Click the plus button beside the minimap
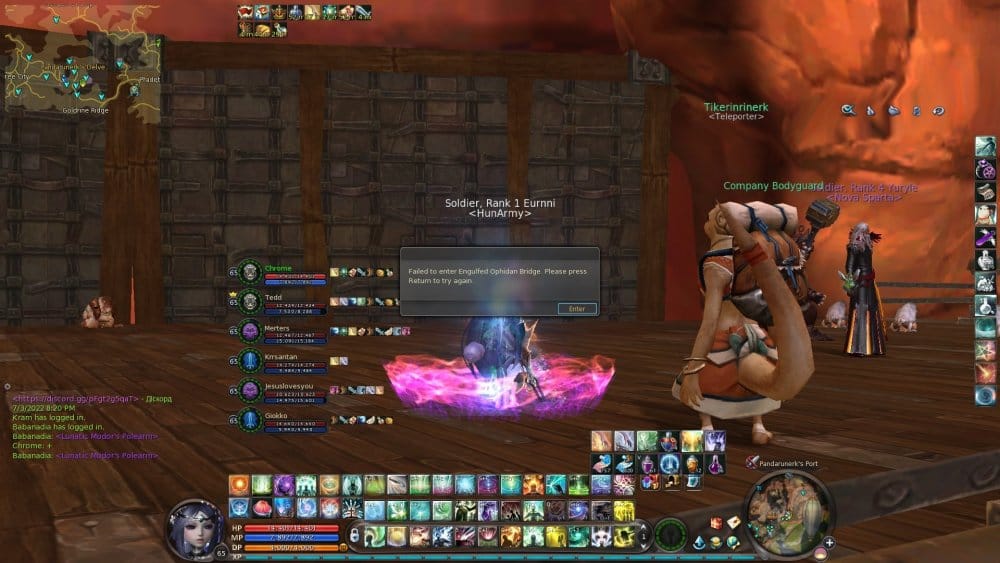The width and height of the screenshot is (1000, 563). 829,542
